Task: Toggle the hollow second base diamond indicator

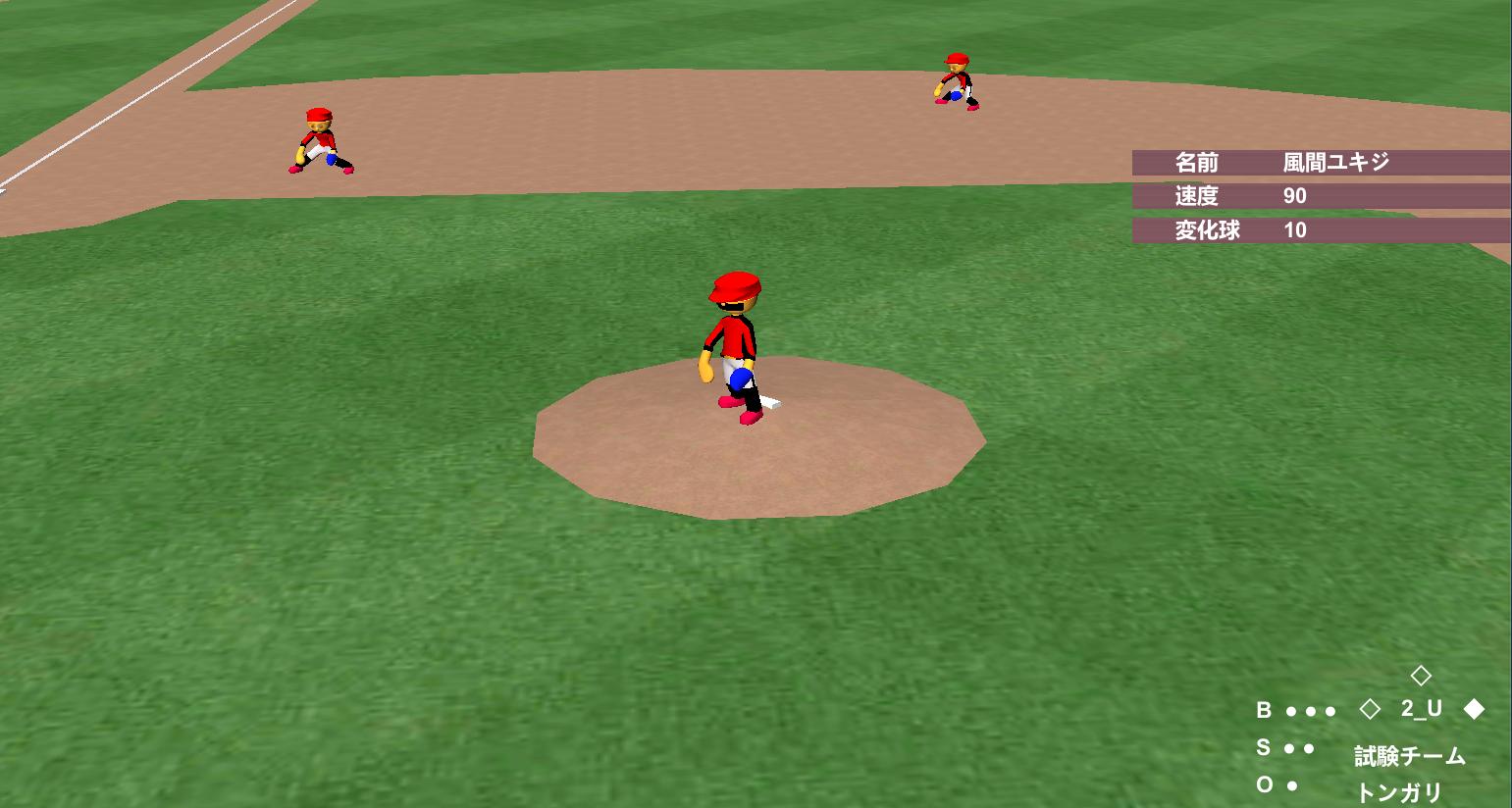Action: 1422,674
